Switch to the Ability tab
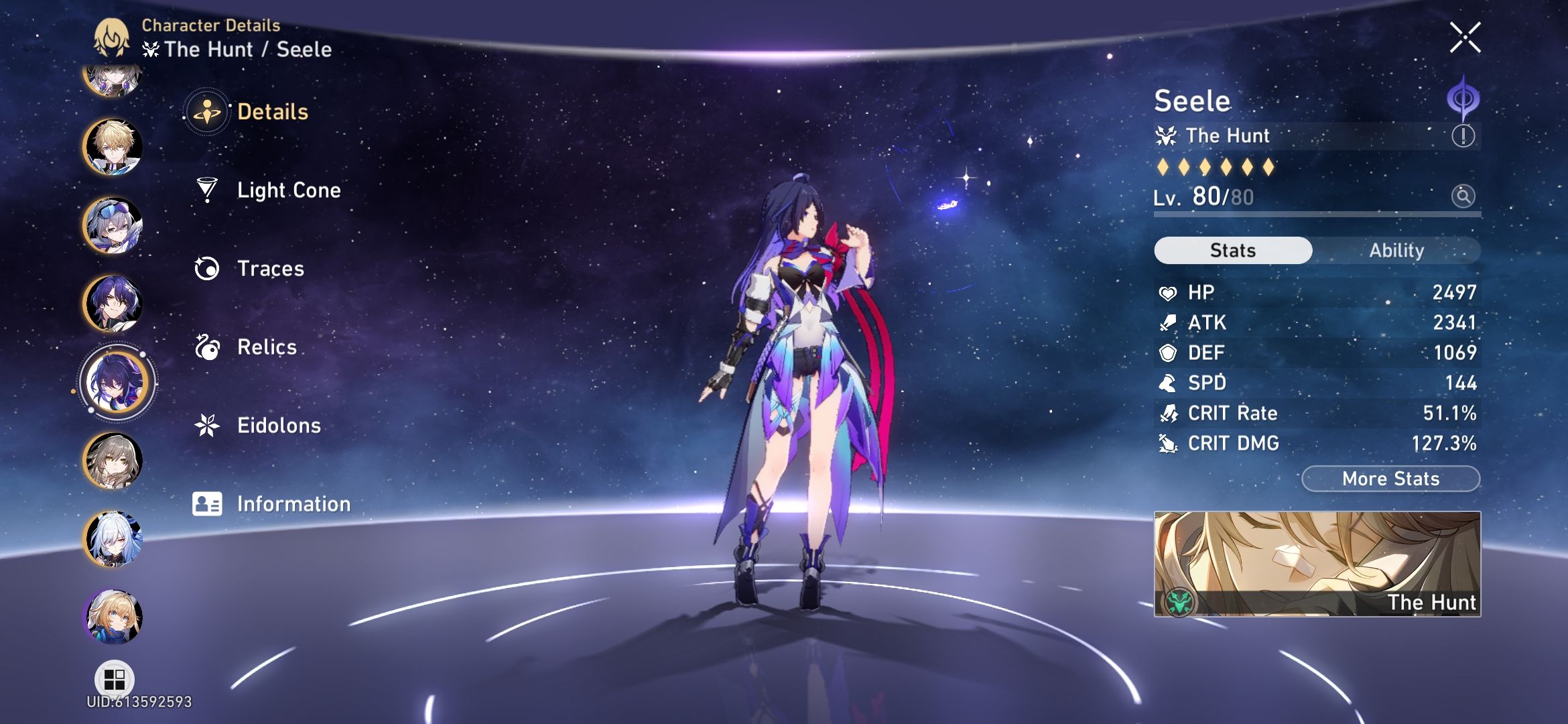The width and height of the screenshot is (1568, 724). 1397,250
